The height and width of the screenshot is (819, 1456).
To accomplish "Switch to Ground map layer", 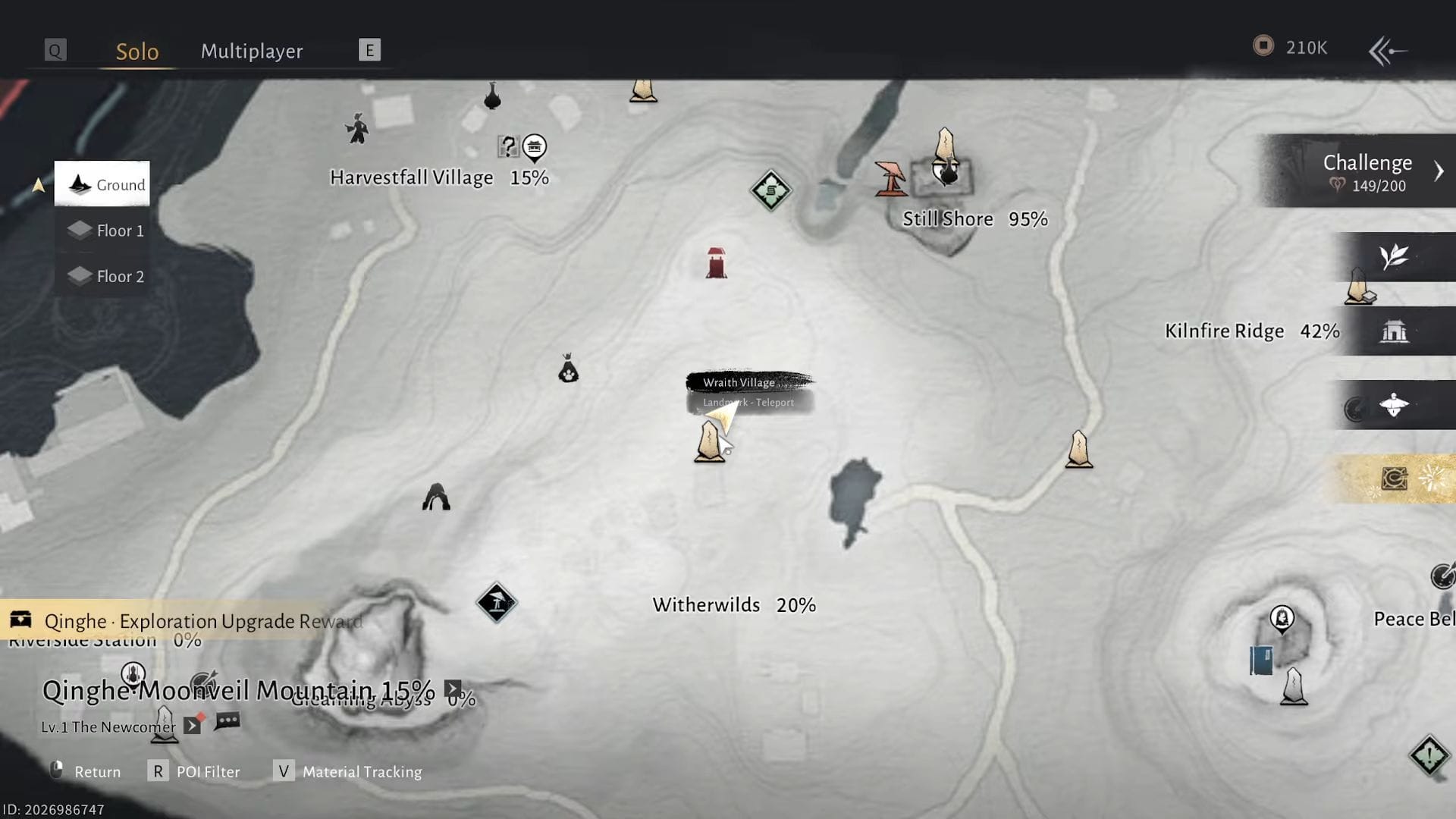I will (x=102, y=184).
